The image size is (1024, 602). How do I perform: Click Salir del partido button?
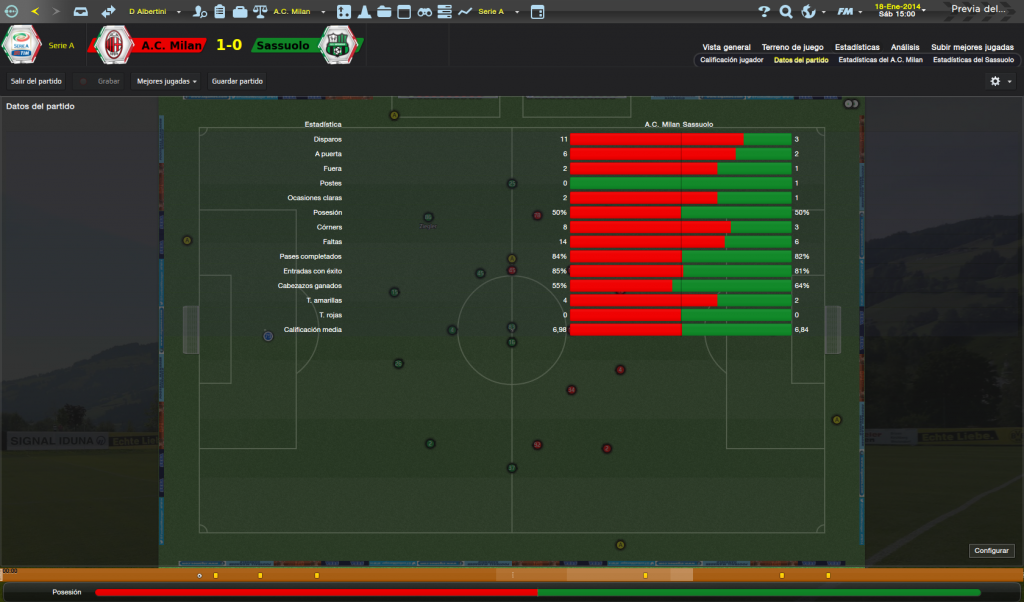[36, 81]
